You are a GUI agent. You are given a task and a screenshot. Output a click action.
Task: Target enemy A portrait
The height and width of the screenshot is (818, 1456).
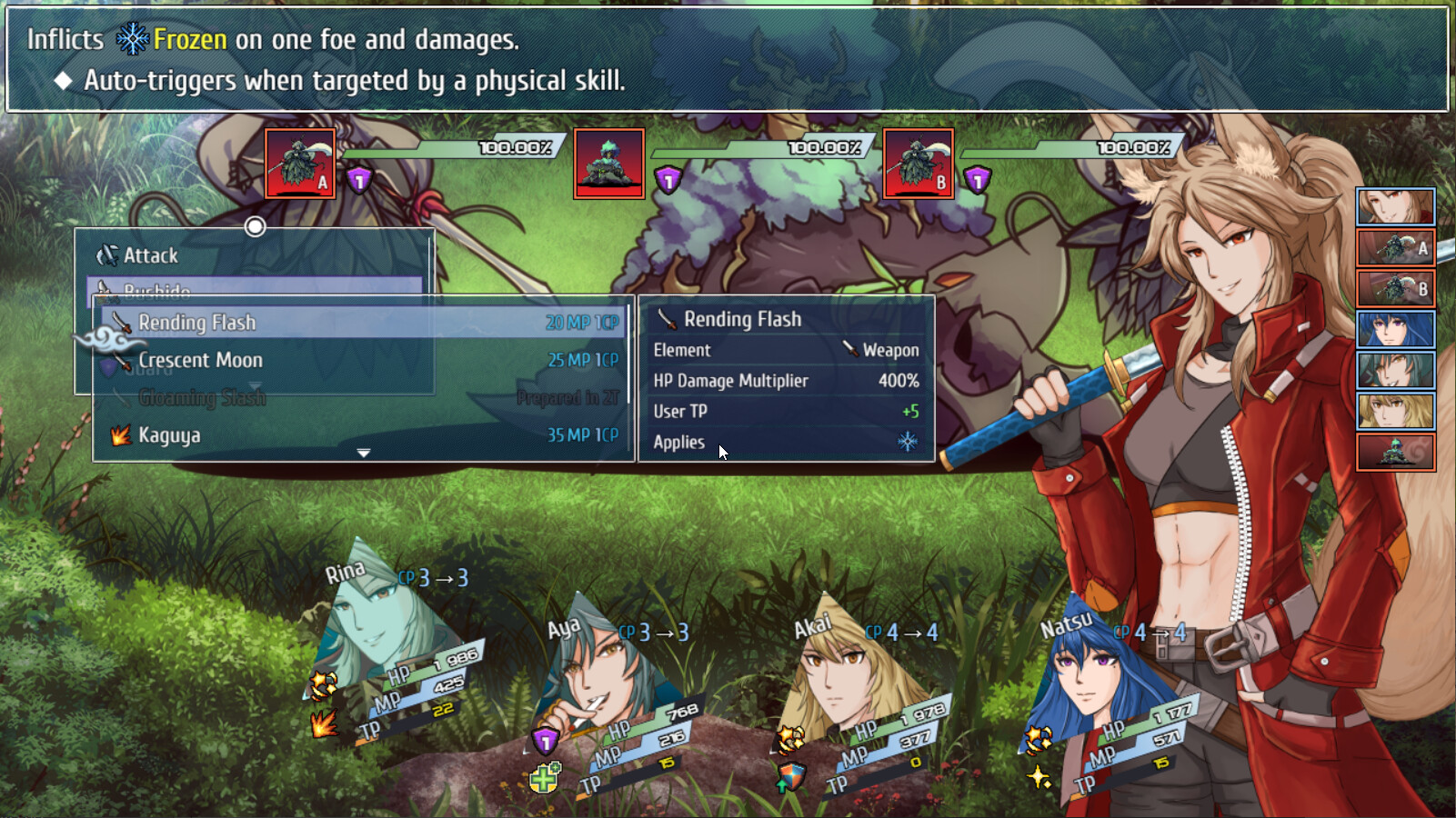click(x=300, y=164)
